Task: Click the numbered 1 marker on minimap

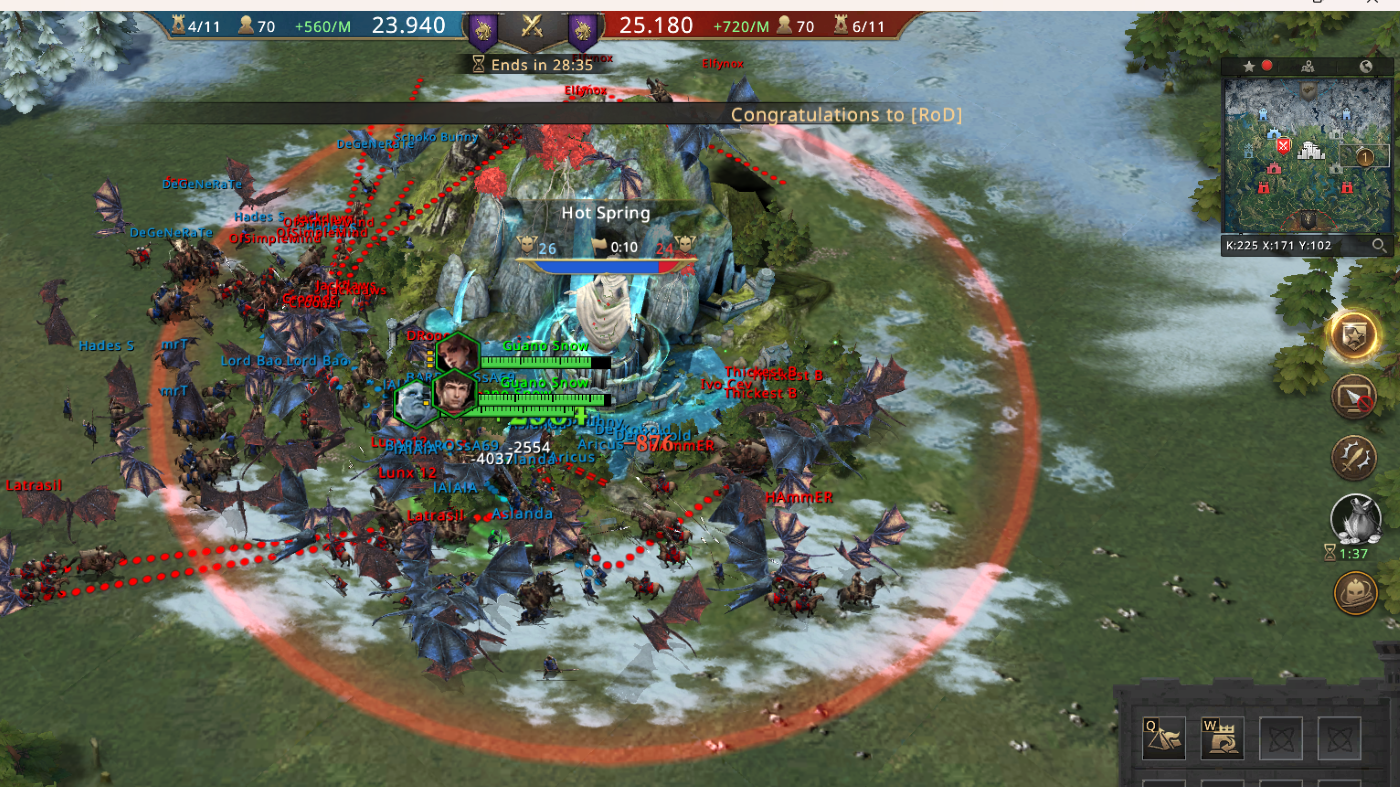Action: point(1364,156)
